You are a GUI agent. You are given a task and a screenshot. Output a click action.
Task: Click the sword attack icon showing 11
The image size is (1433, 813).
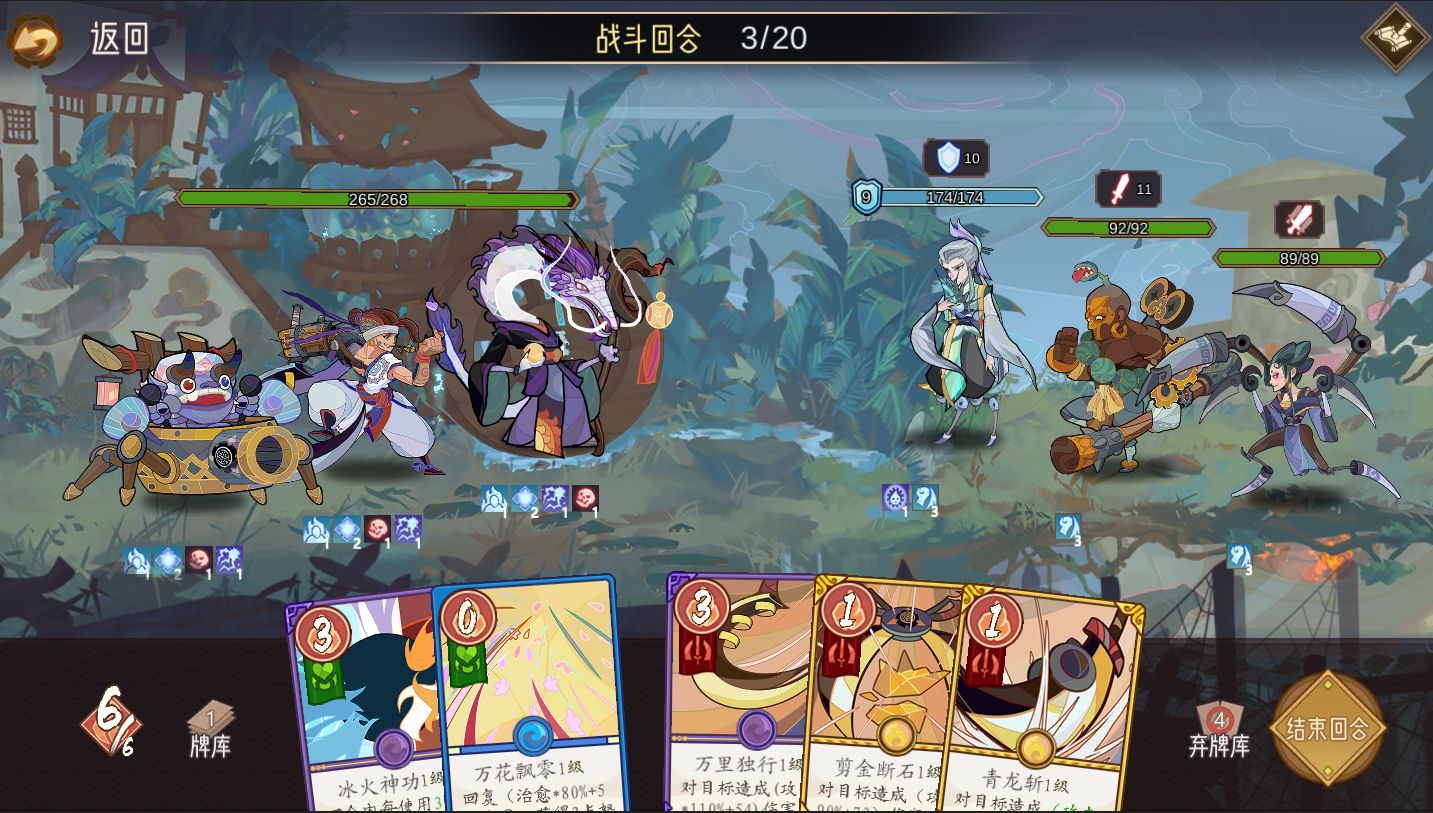coord(1127,190)
